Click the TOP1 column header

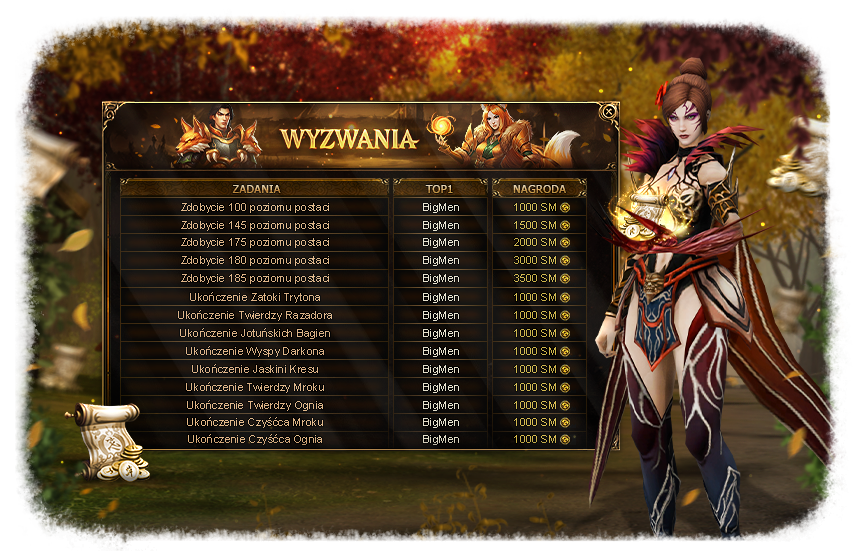click(440, 188)
